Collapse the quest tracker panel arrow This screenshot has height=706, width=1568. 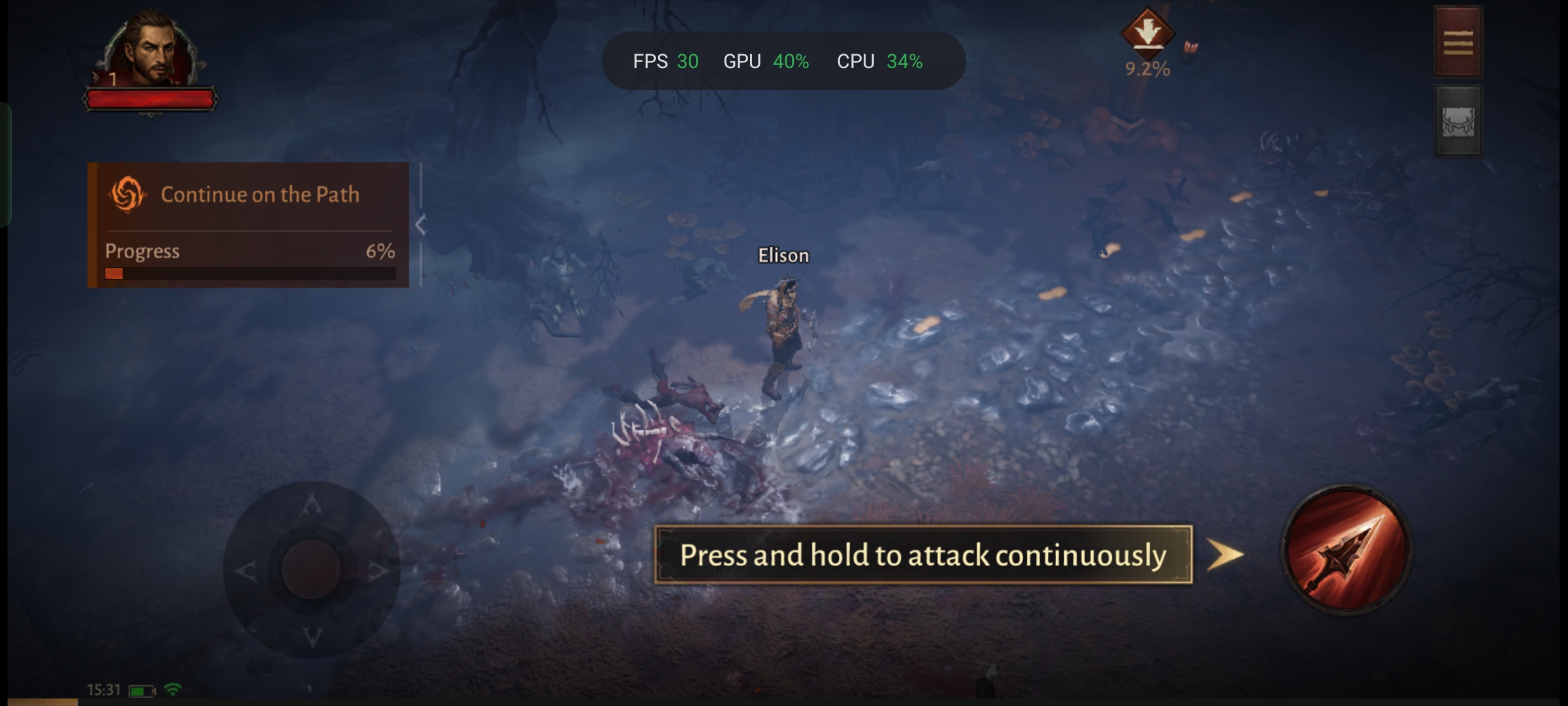click(x=421, y=225)
